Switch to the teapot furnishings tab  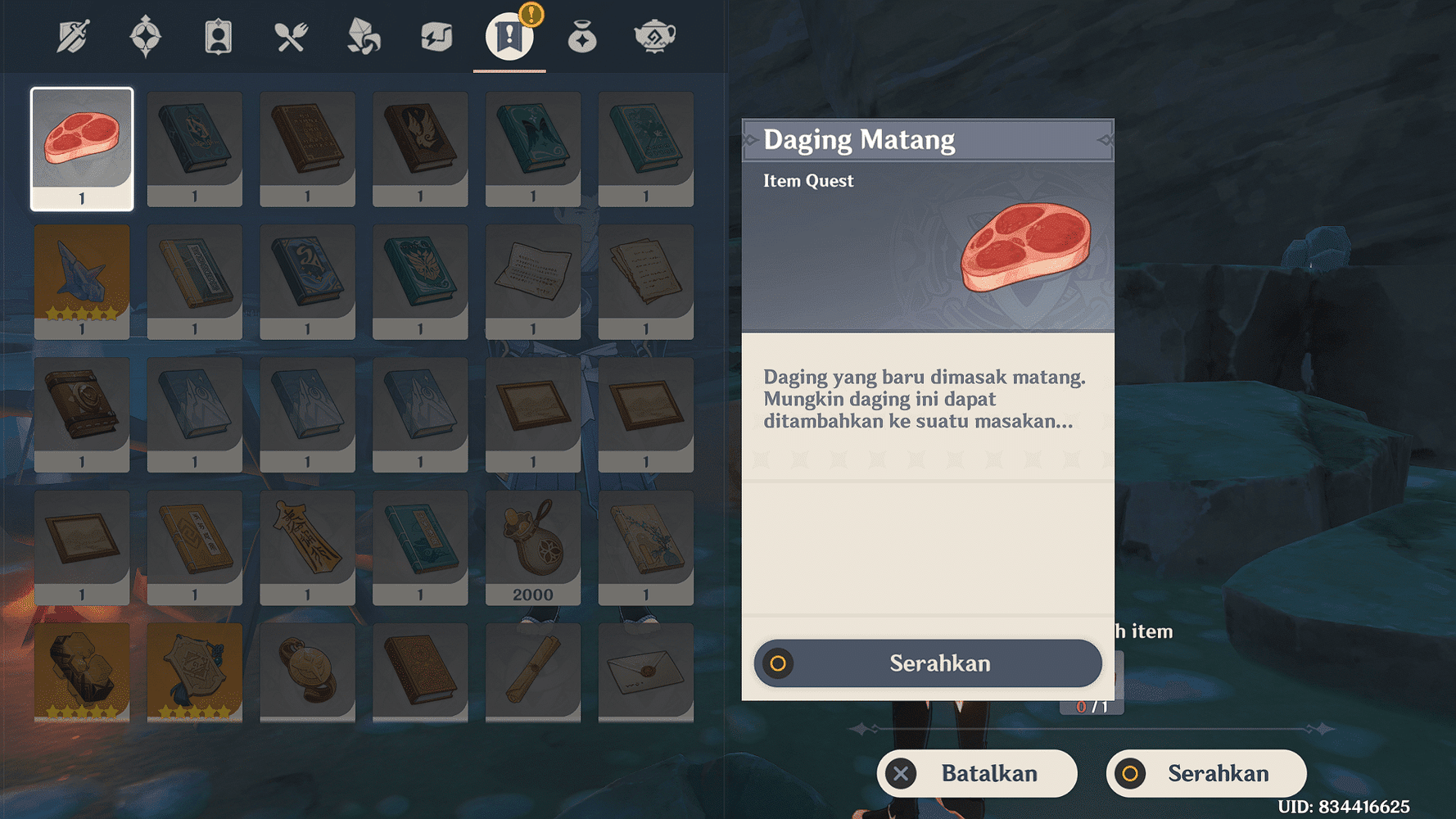(x=654, y=37)
